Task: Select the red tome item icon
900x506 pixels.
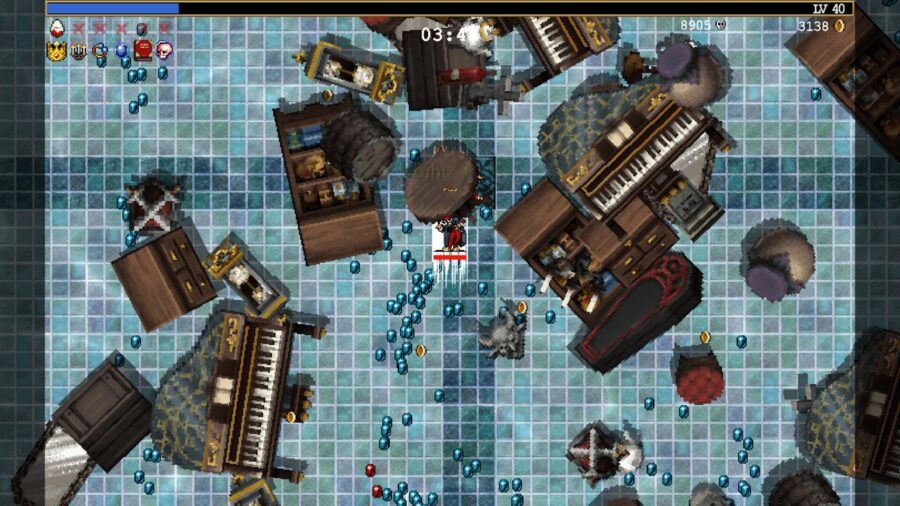Action: (x=142, y=49)
